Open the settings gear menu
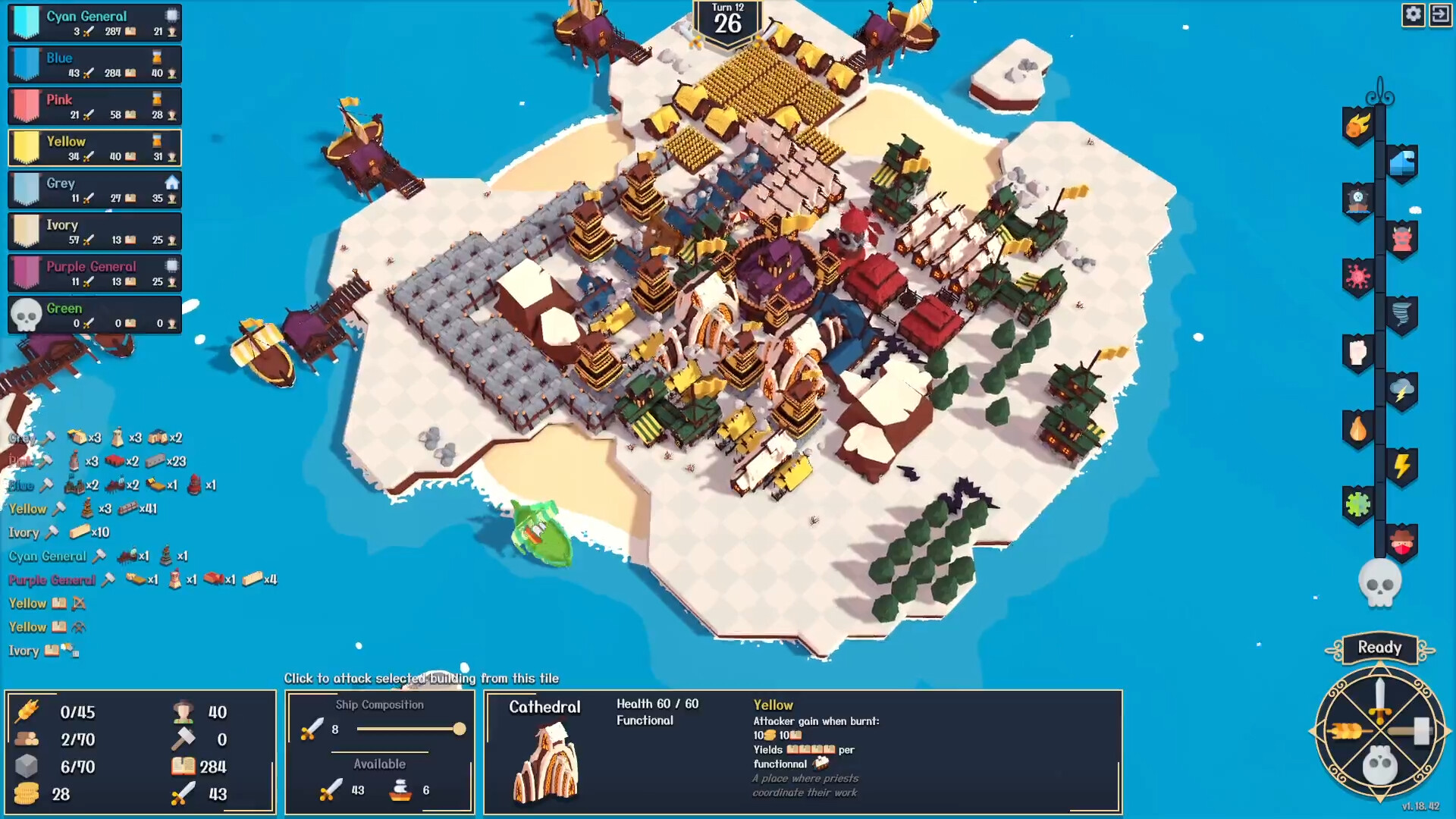Image resolution: width=1456 pixels, height=819 pixels. tap(1413, 14)
